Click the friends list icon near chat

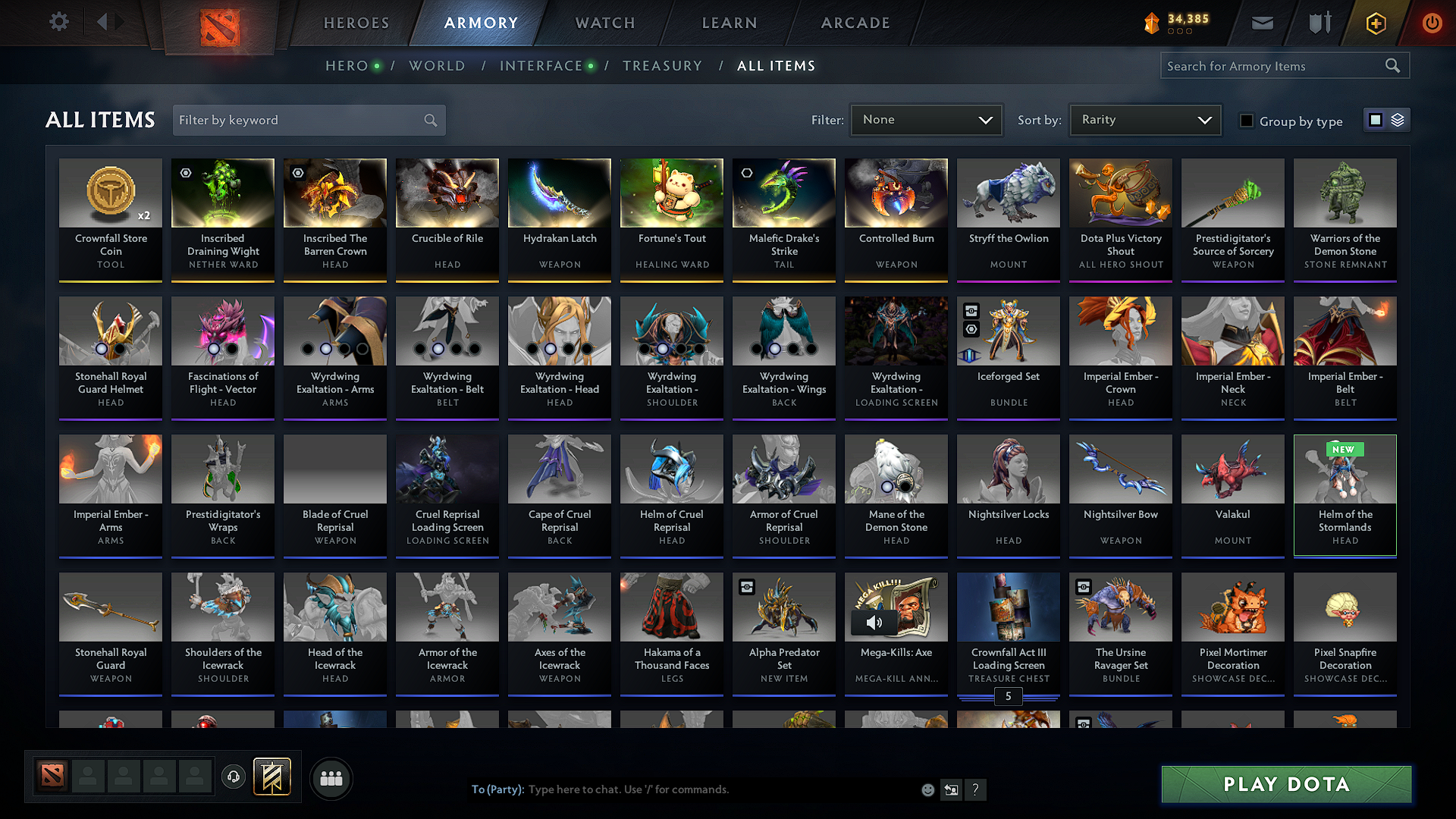tap(330, 777)
